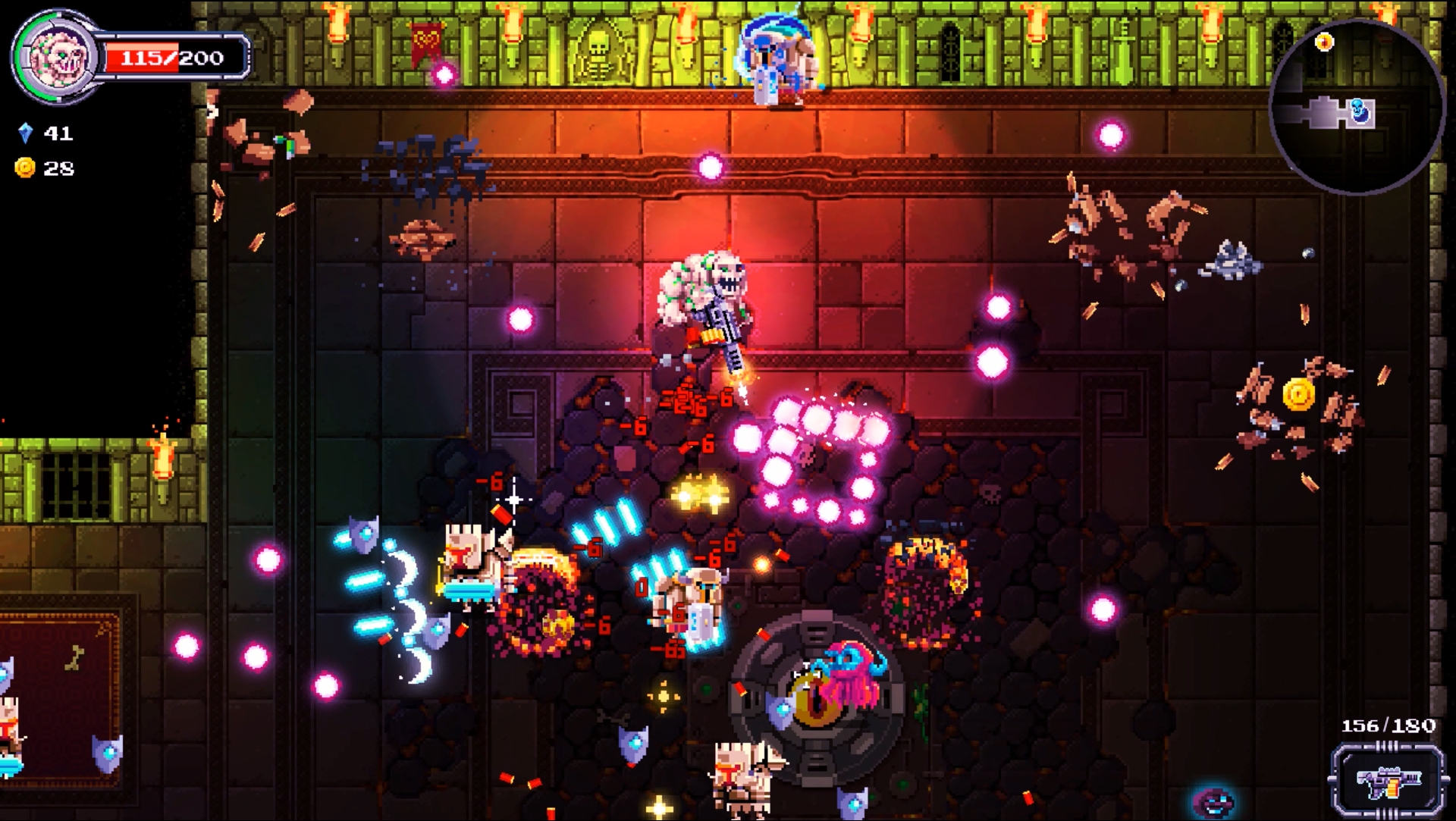Click the 156/180 ammo counter text
Image resolution: width=1456 pixels, height=821 pixels.
pyautogui.click(x=1387, y=724)
